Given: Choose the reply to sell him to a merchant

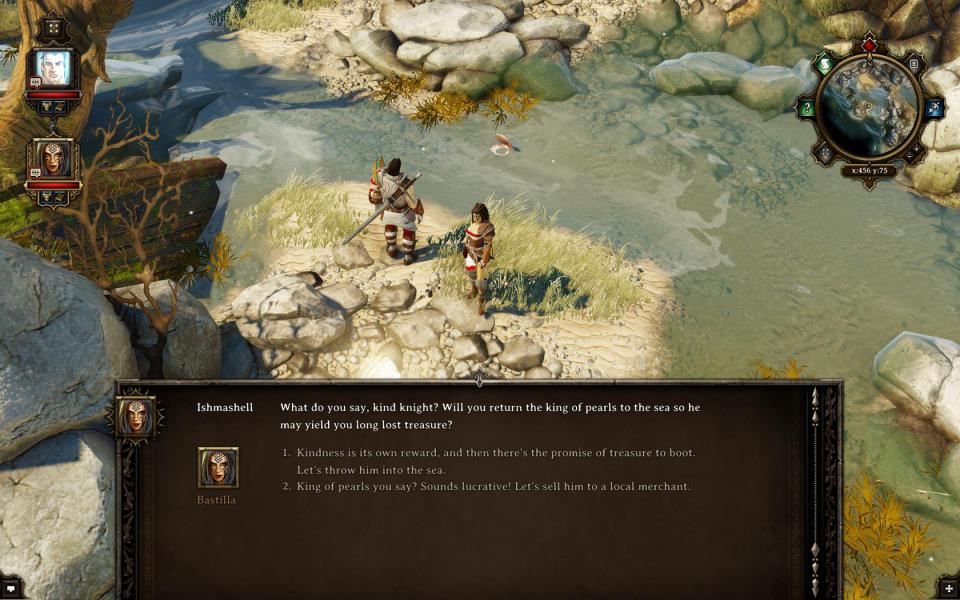Looking at the screenshot, I should tap(493, 487).
